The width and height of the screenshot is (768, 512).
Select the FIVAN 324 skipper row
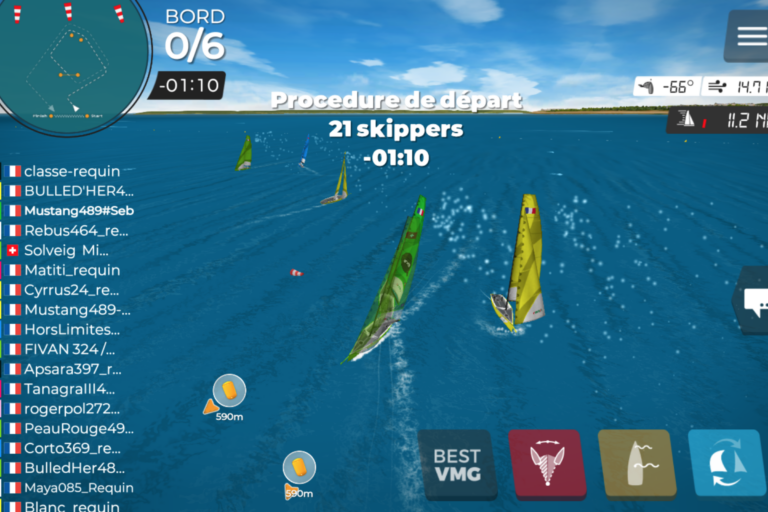(69, 349)
